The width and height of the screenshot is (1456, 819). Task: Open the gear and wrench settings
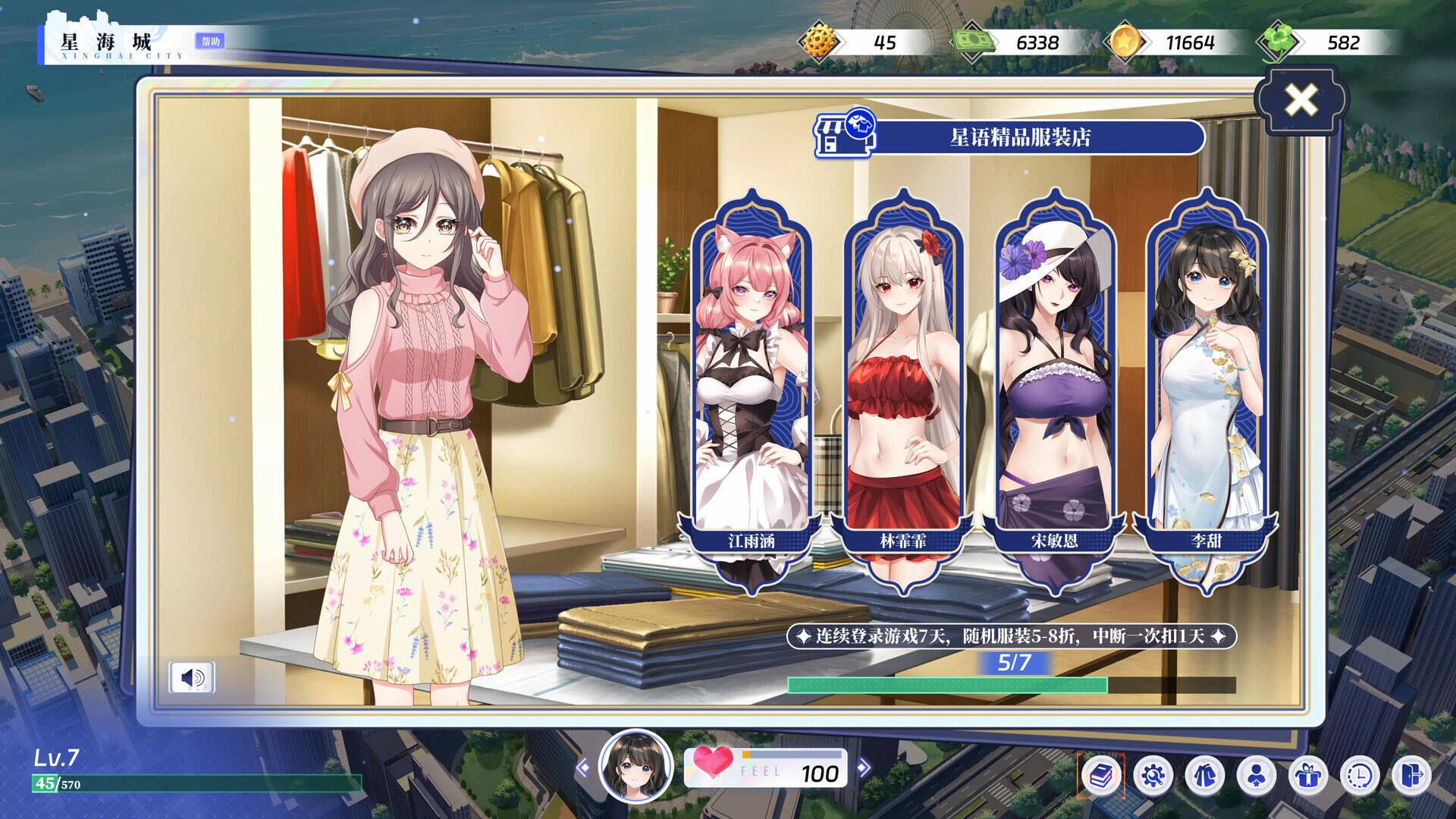coord(1153,776)
